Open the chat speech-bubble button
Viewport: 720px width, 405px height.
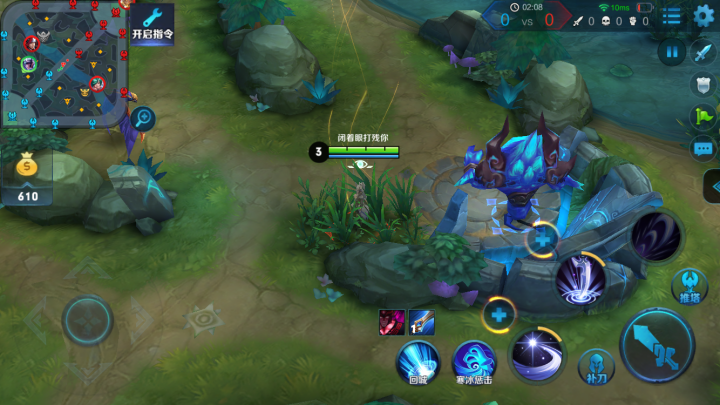(x=704, y=148)
